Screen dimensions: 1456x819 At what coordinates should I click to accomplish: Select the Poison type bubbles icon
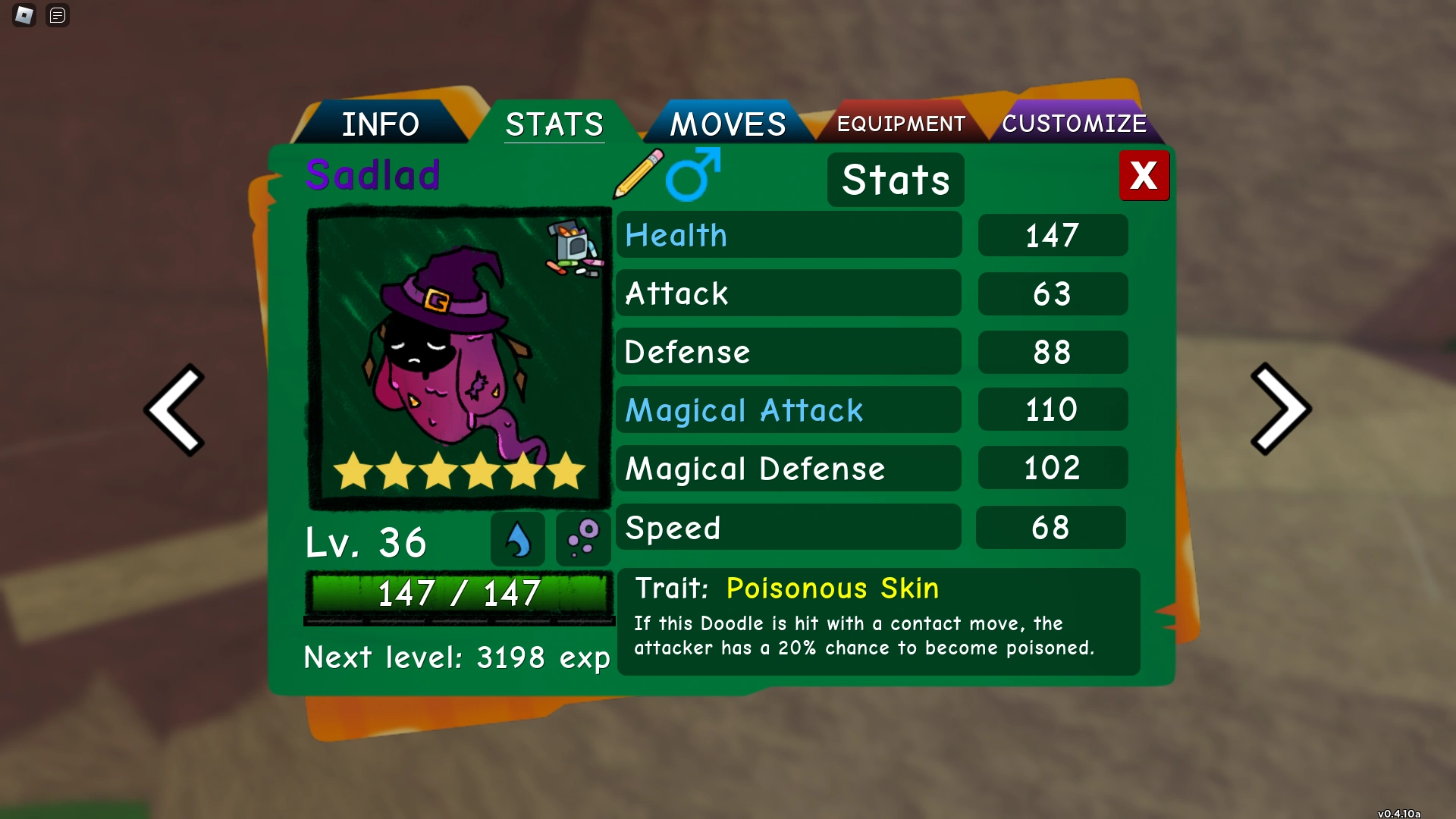tap(582, 538)
